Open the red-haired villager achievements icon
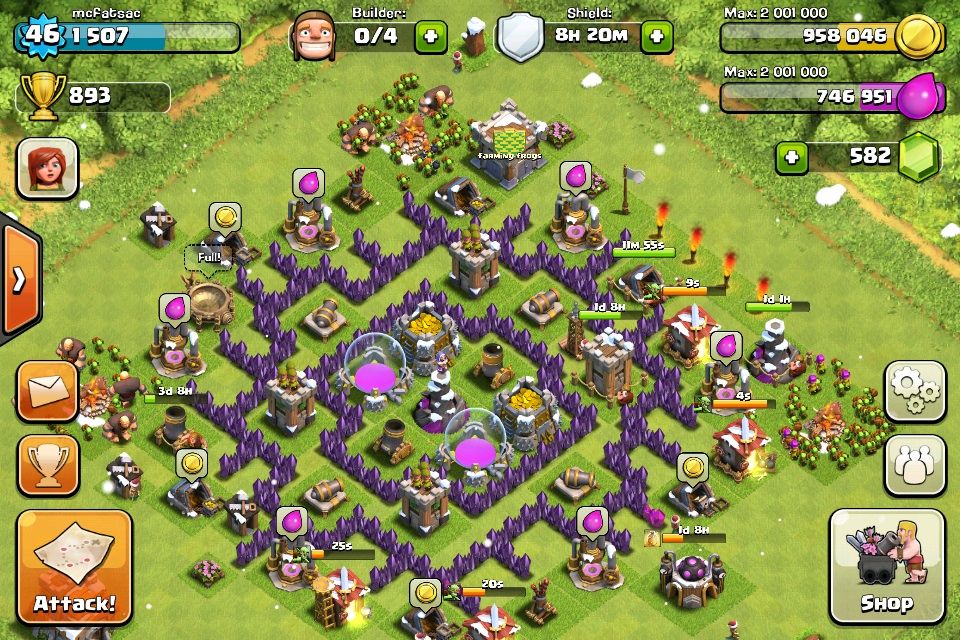The image size is (960, 640). coord(47,167)
